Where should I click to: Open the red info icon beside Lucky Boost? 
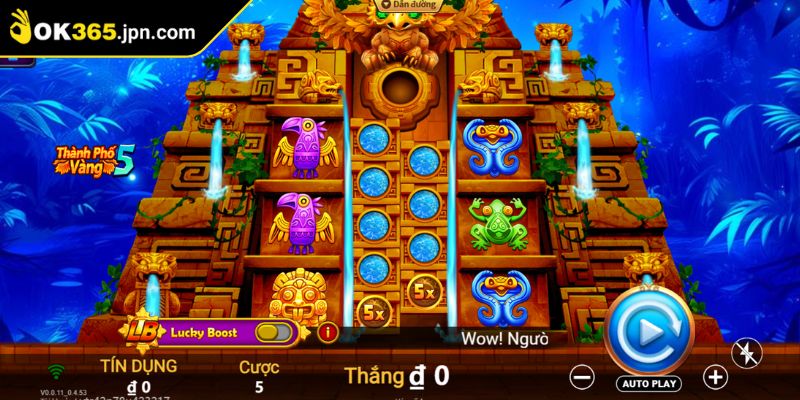(x=324, y=332)
